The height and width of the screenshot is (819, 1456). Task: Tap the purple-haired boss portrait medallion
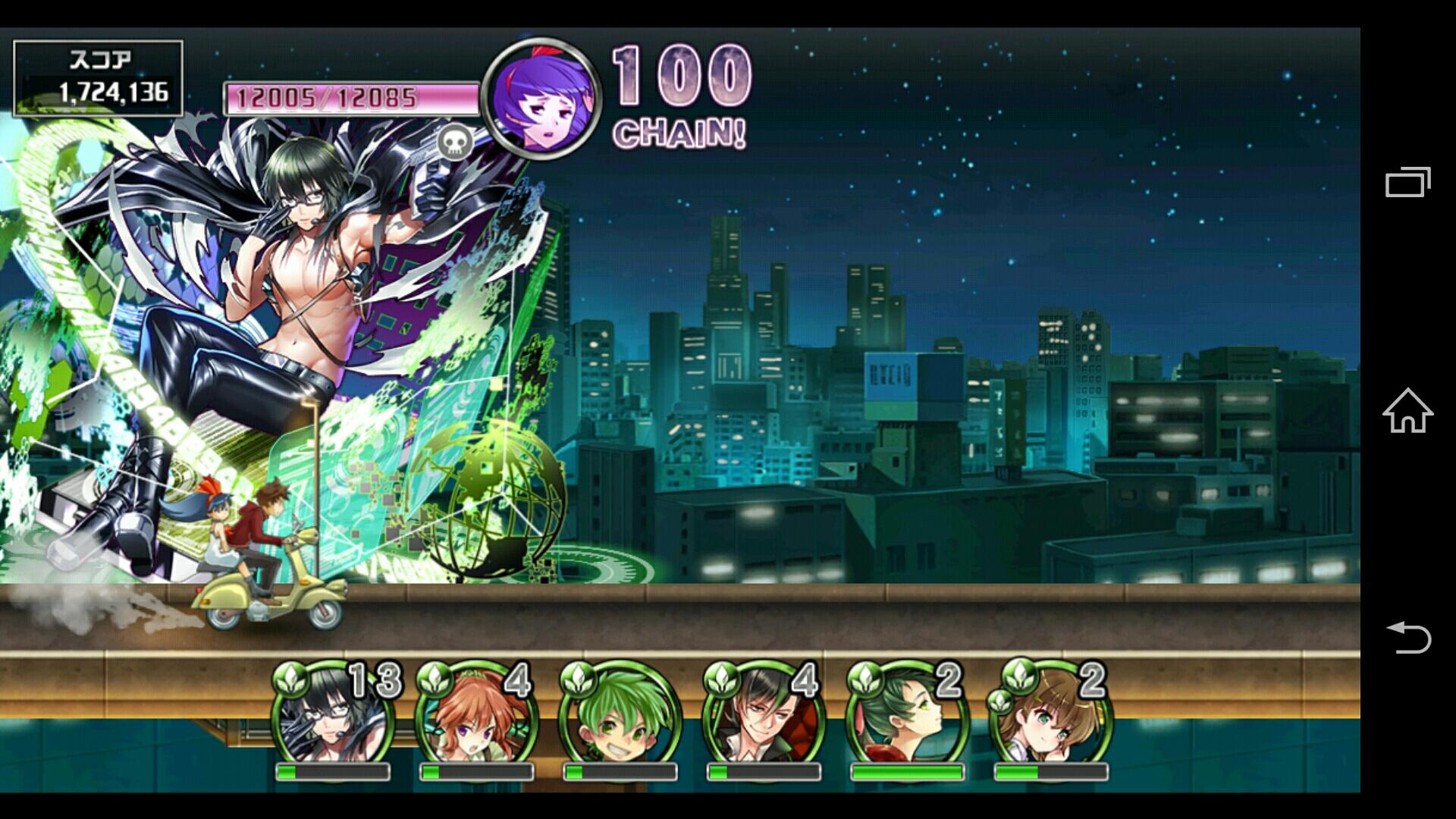tap(541, 99)
